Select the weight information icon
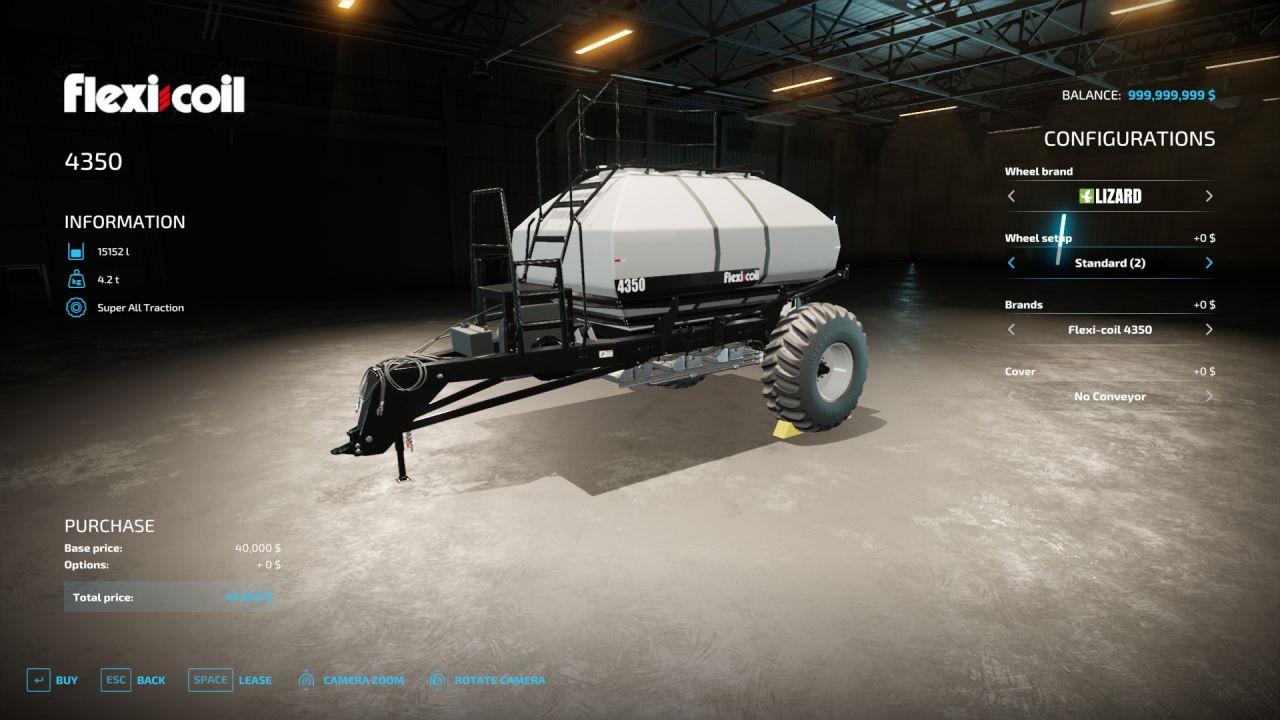Screen dimensions: 1280x720 pyautogui.click(x=76, y=280)
